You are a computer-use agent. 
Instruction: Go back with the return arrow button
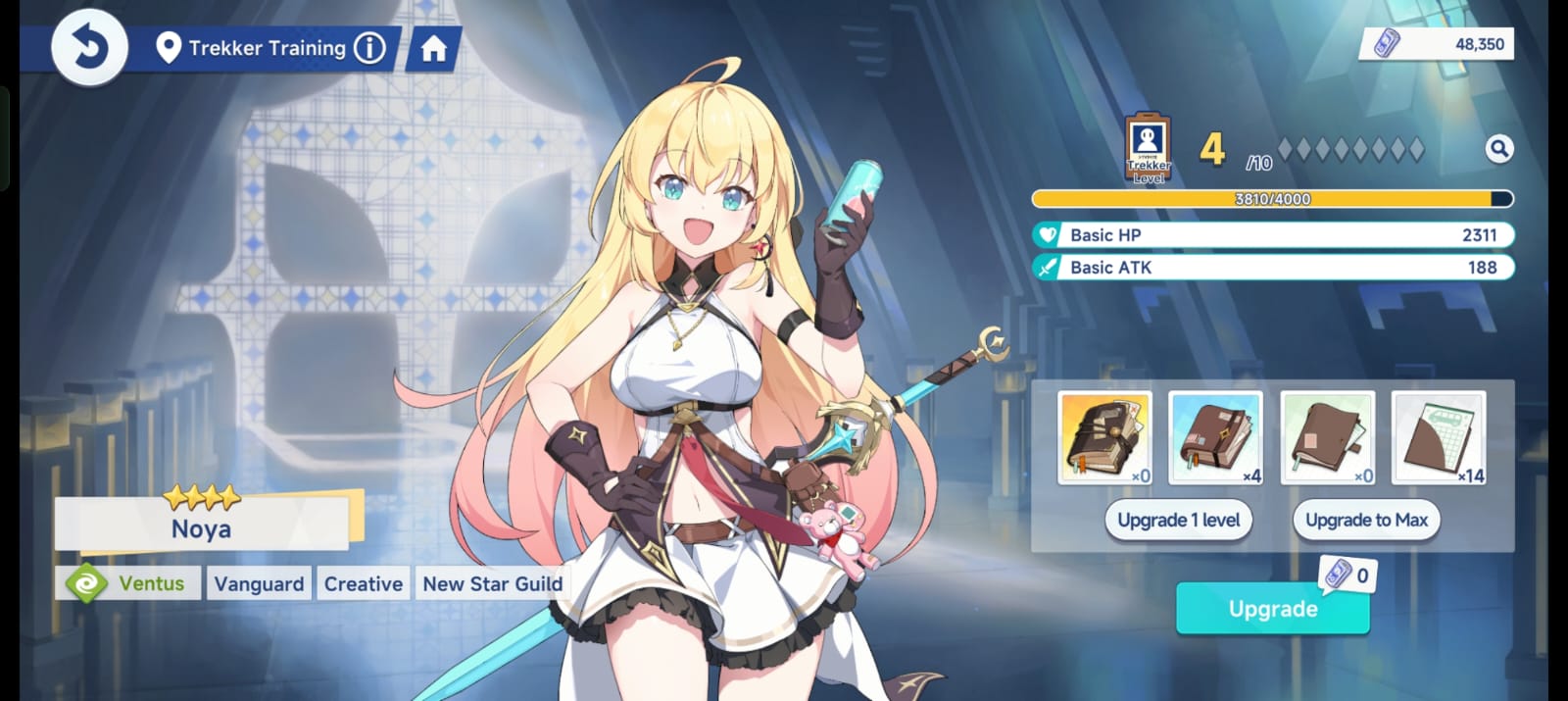89,47
